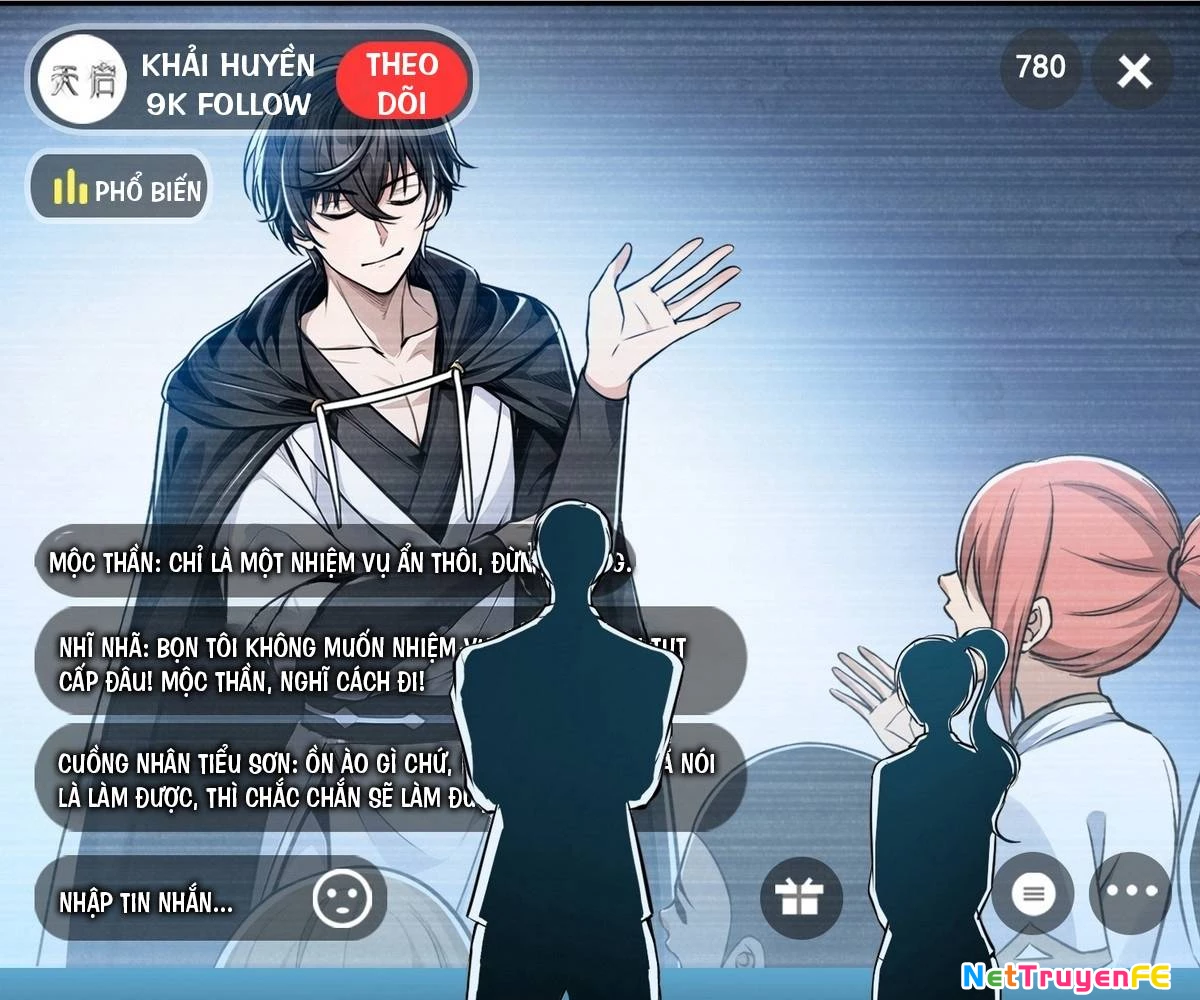
Task: Open more options with the three dots
Action: 1130,893
